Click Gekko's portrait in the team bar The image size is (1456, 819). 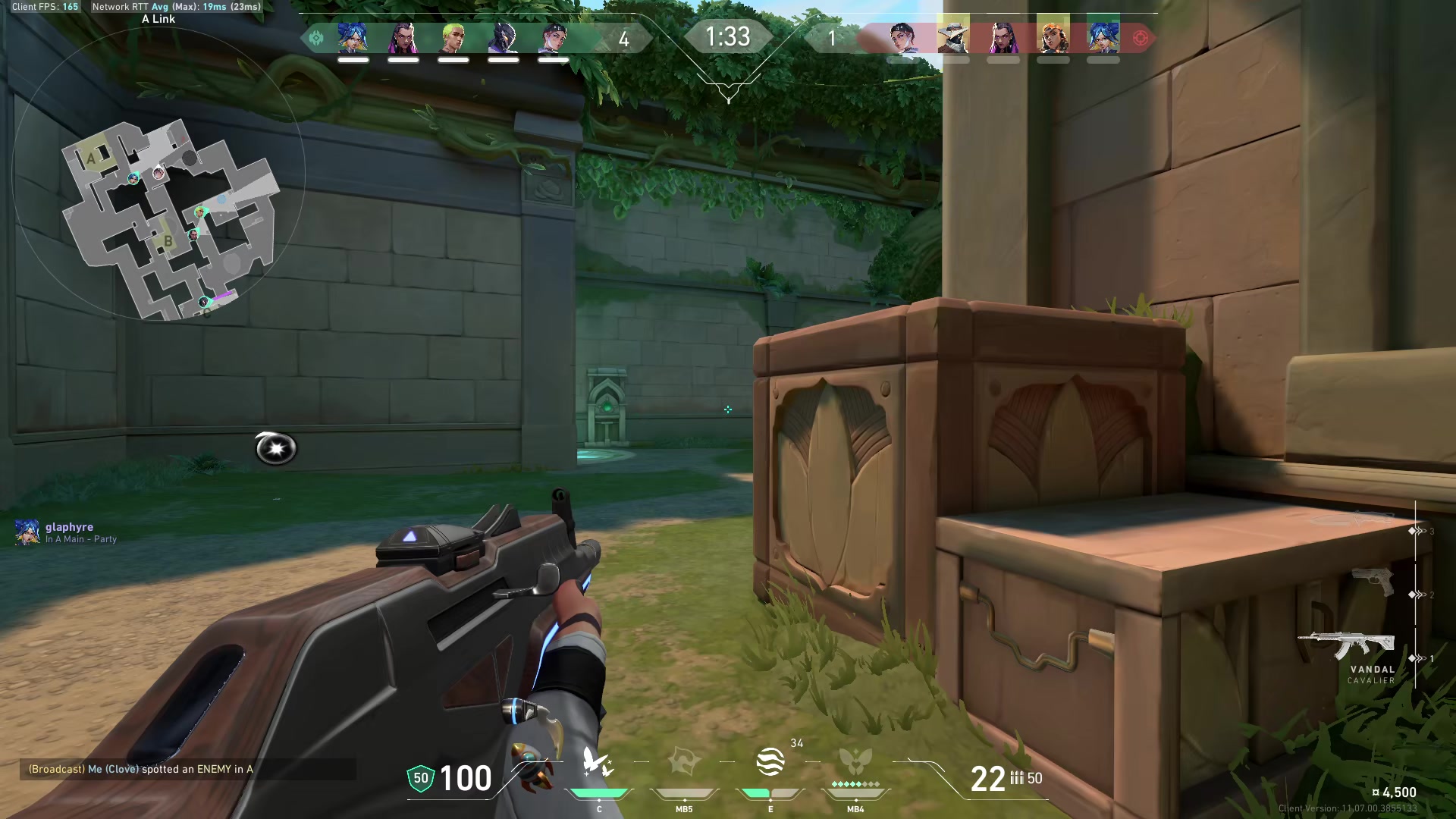(453, 38)
